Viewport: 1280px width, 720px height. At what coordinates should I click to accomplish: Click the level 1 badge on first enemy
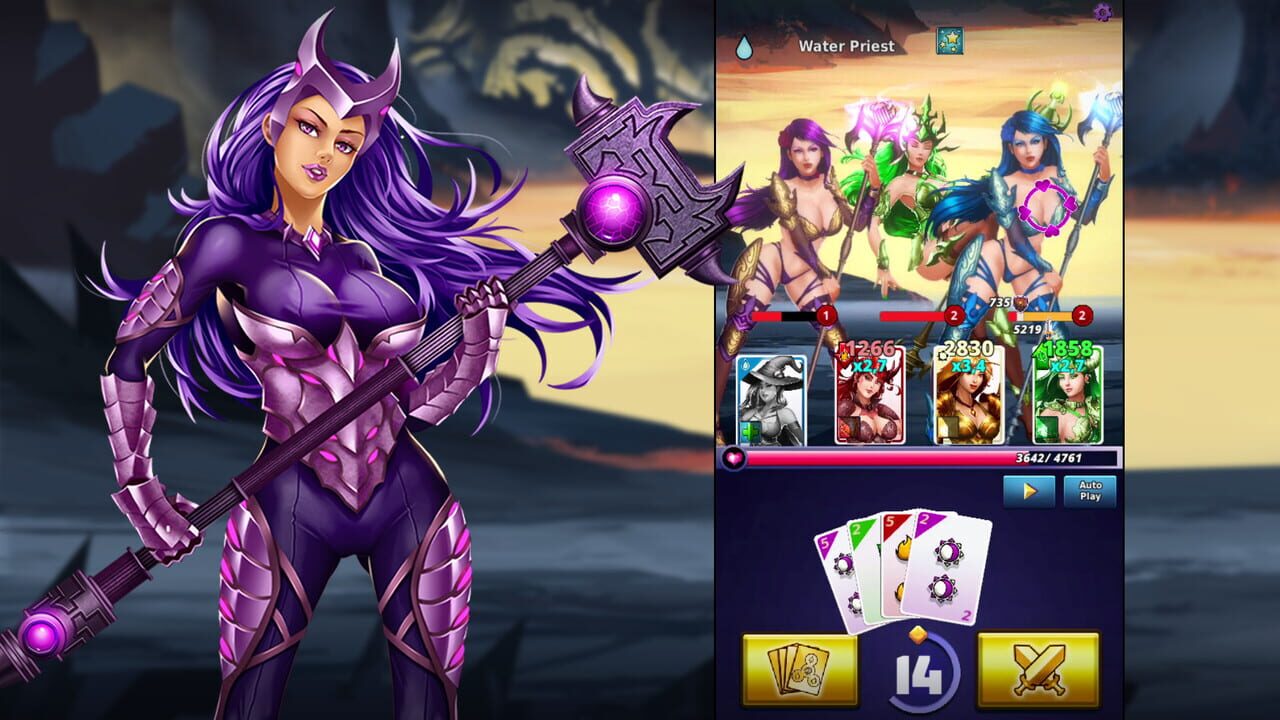click(825, 315)
